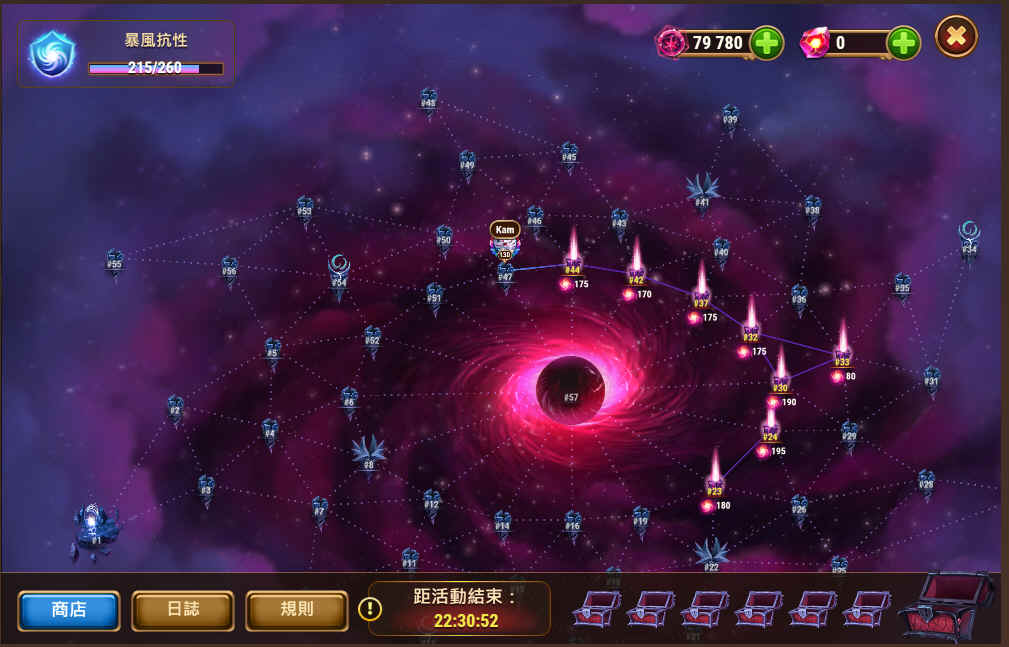Choose map node #30

(780, 382)
